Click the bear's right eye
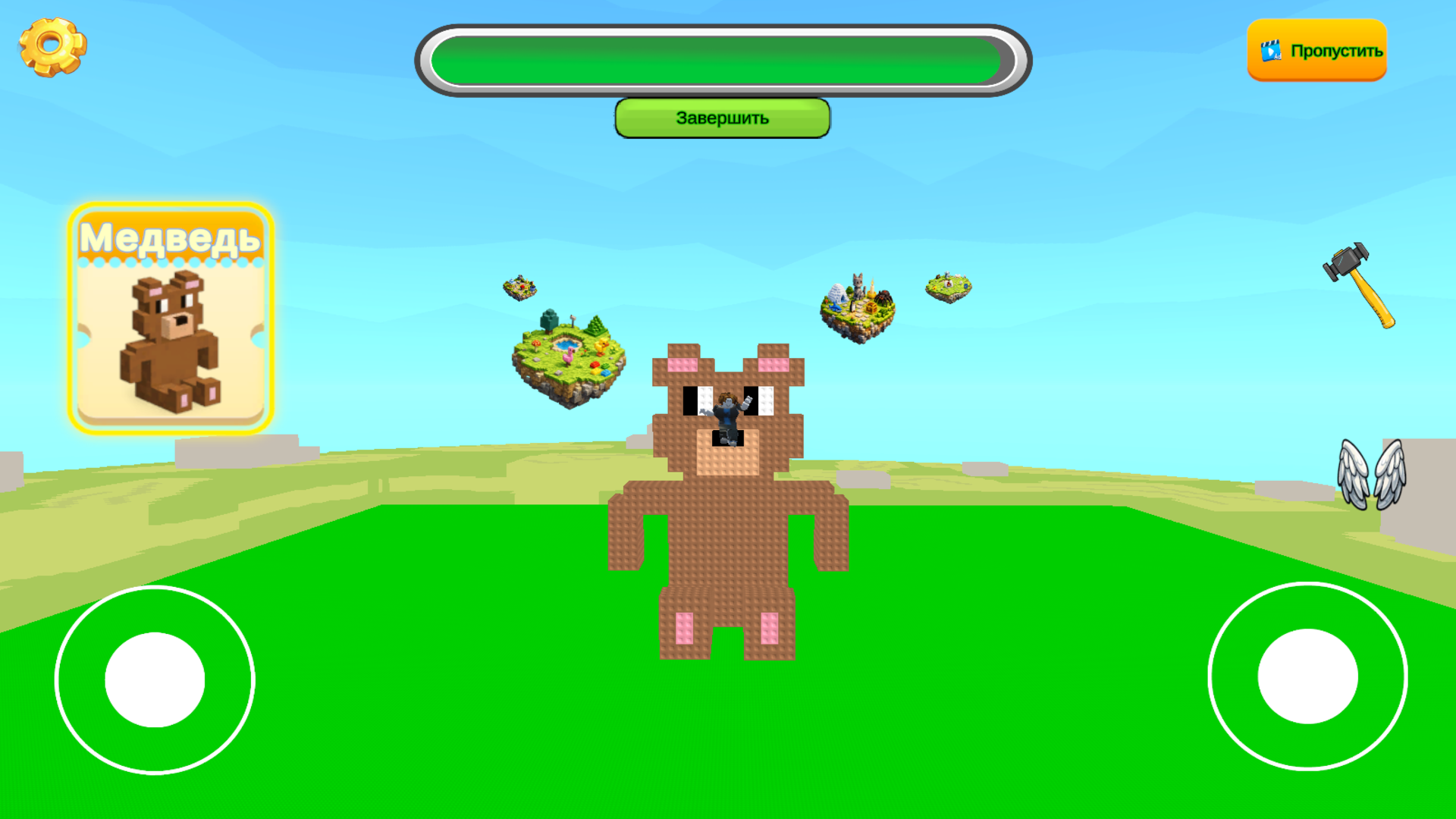The height and width of the screenshot is (819, 1456). [760, 402]
